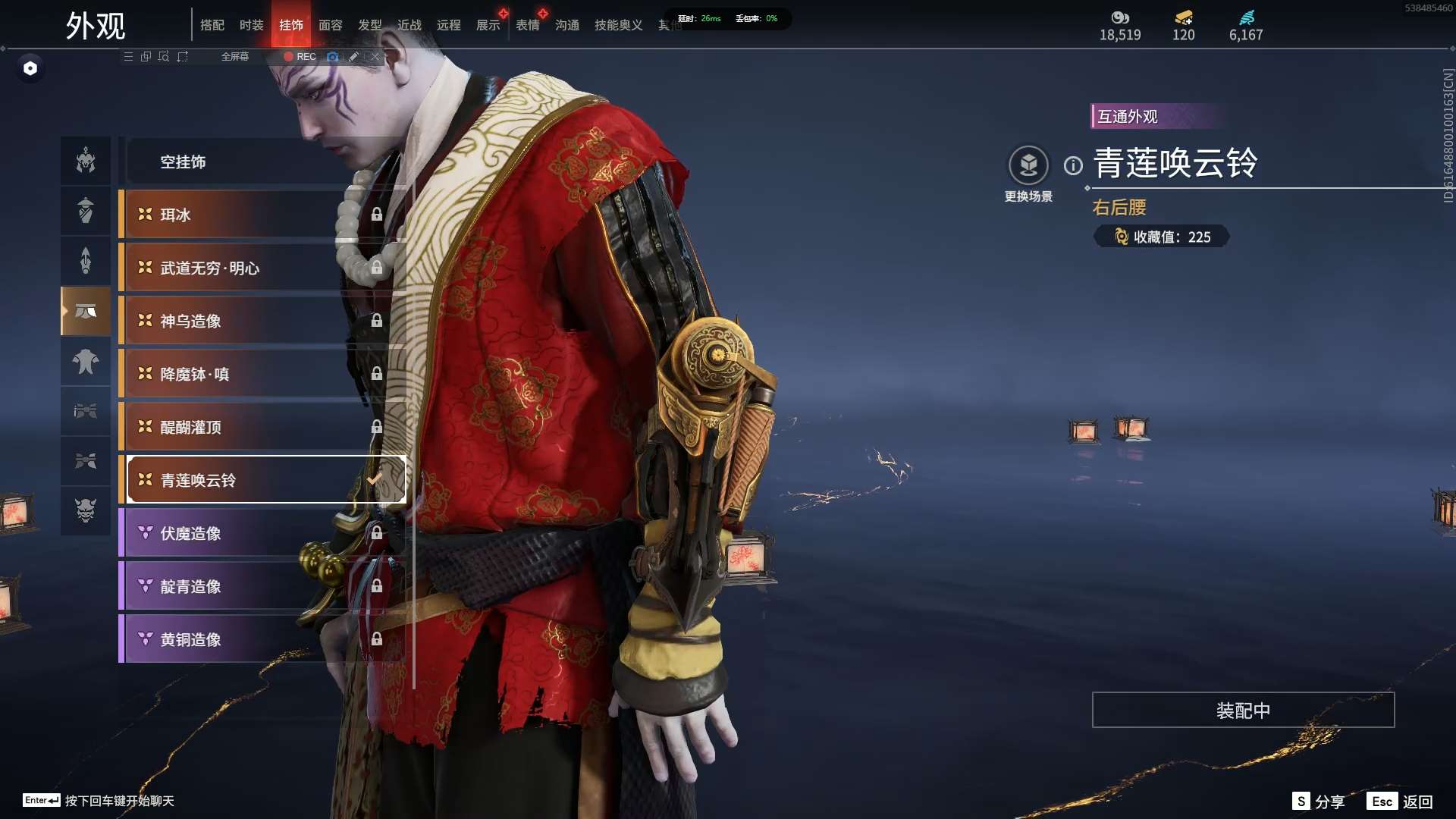Switch to the 技能奥义 tab
The image size is (1456, 819).
click(x=618, y=25)
